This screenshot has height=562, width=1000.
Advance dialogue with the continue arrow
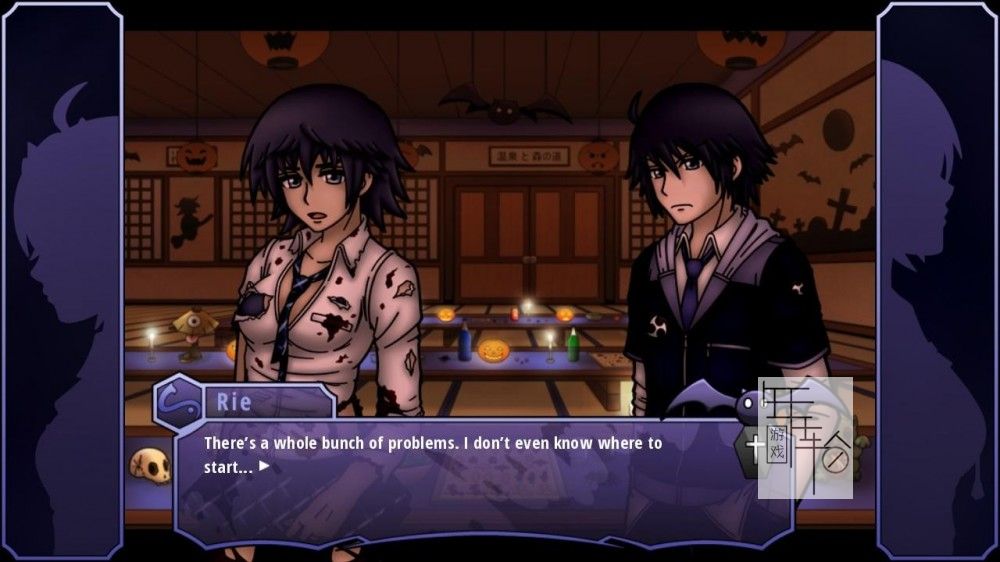pos(264,466)
